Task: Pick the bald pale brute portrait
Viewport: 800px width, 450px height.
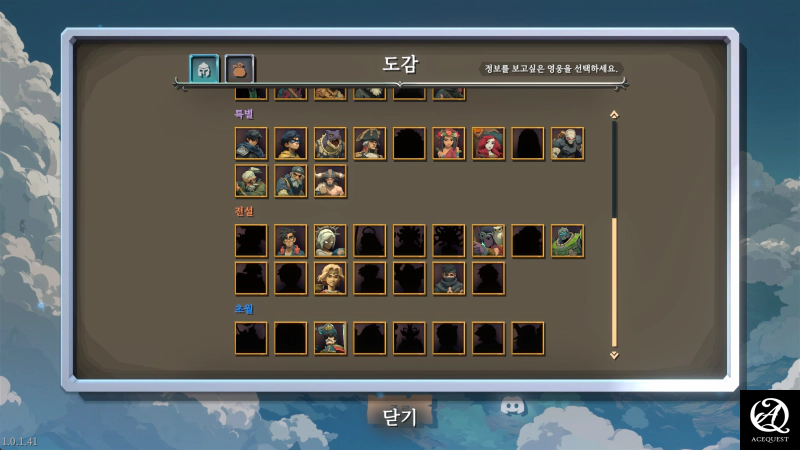Action: coord(567,144)
